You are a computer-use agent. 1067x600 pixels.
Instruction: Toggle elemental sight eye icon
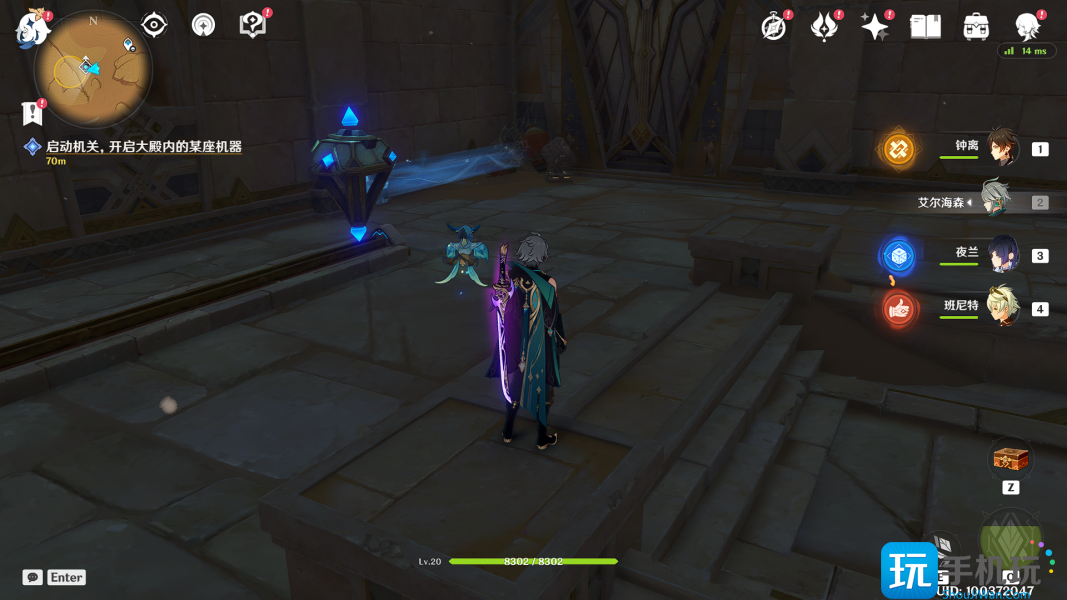[154, 25]
